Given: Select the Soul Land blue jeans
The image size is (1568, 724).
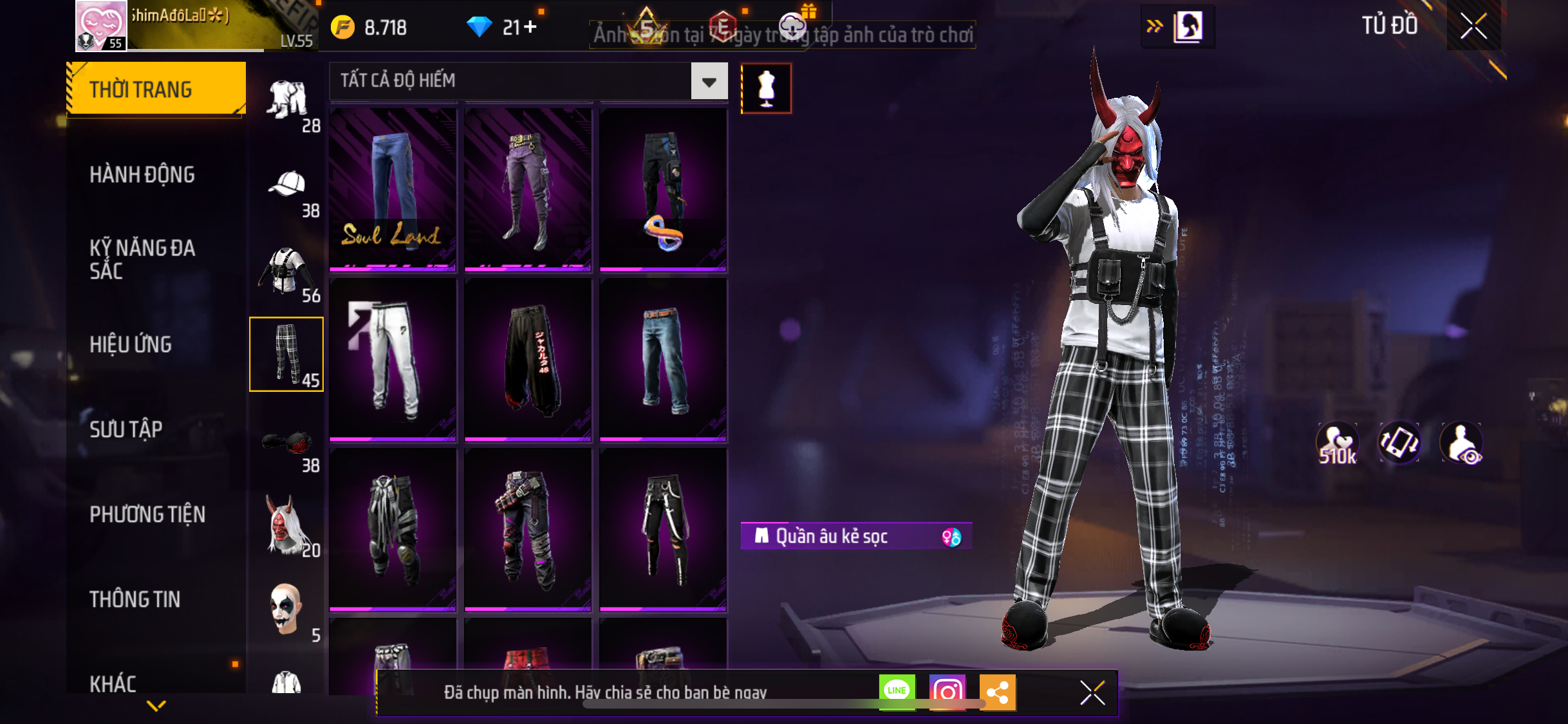Looking at the screenshot, I should click(393, 188).
